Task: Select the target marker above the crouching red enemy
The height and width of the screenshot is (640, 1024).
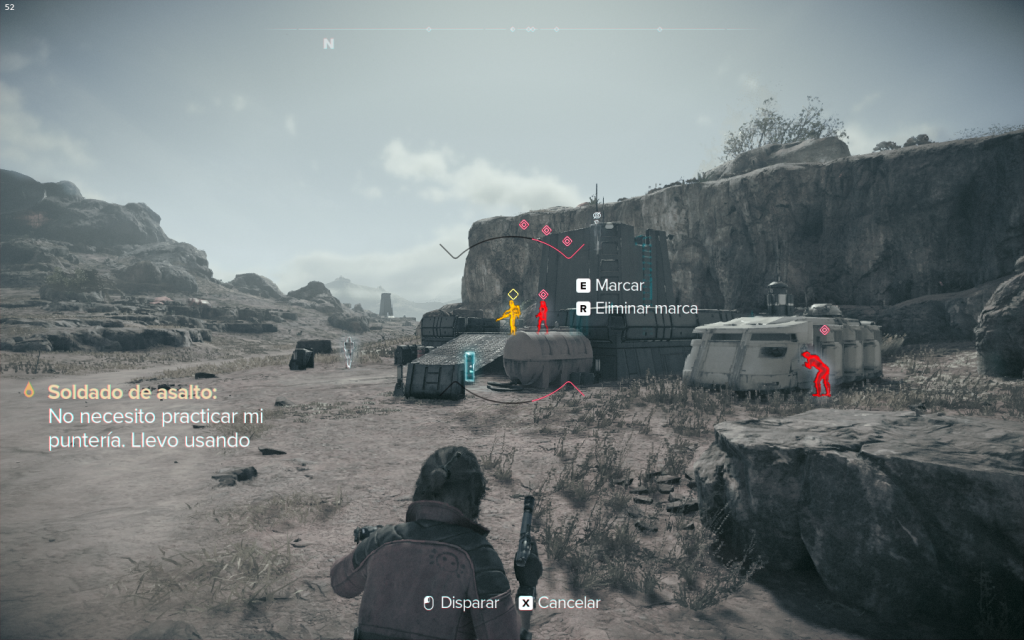Action: pyautogui.click(x=825, y=330)
